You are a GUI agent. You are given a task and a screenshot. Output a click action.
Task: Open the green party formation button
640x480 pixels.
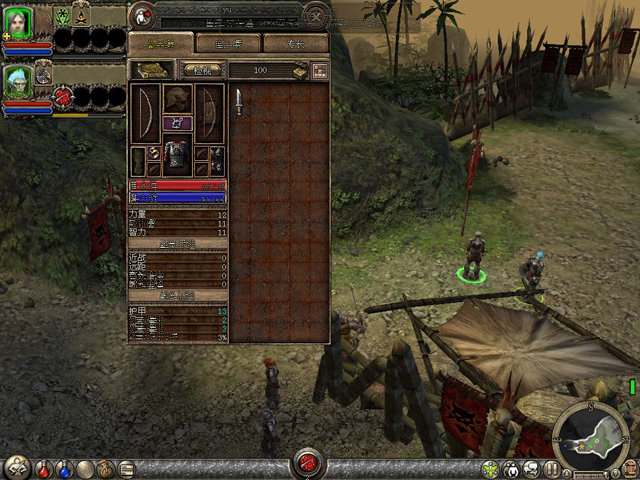(490, 468)
